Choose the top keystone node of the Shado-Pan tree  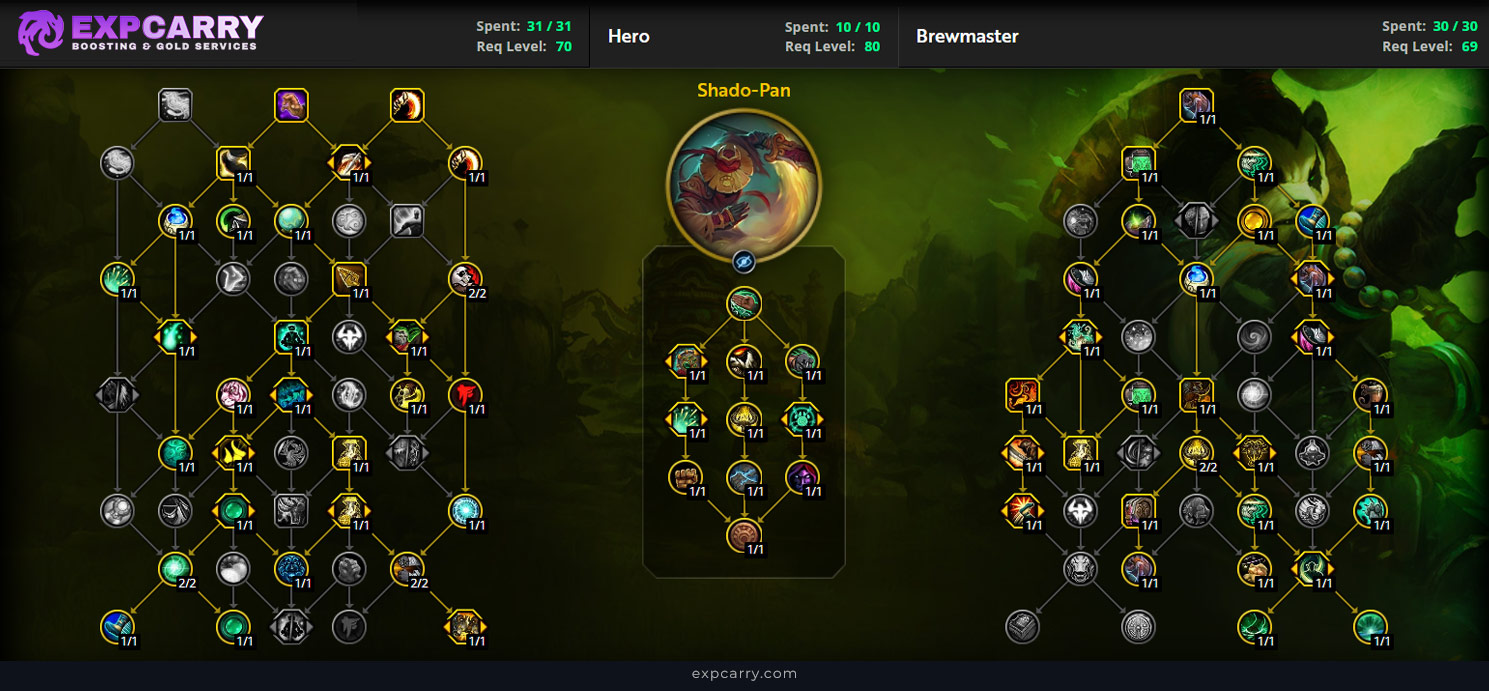point(743,304)
